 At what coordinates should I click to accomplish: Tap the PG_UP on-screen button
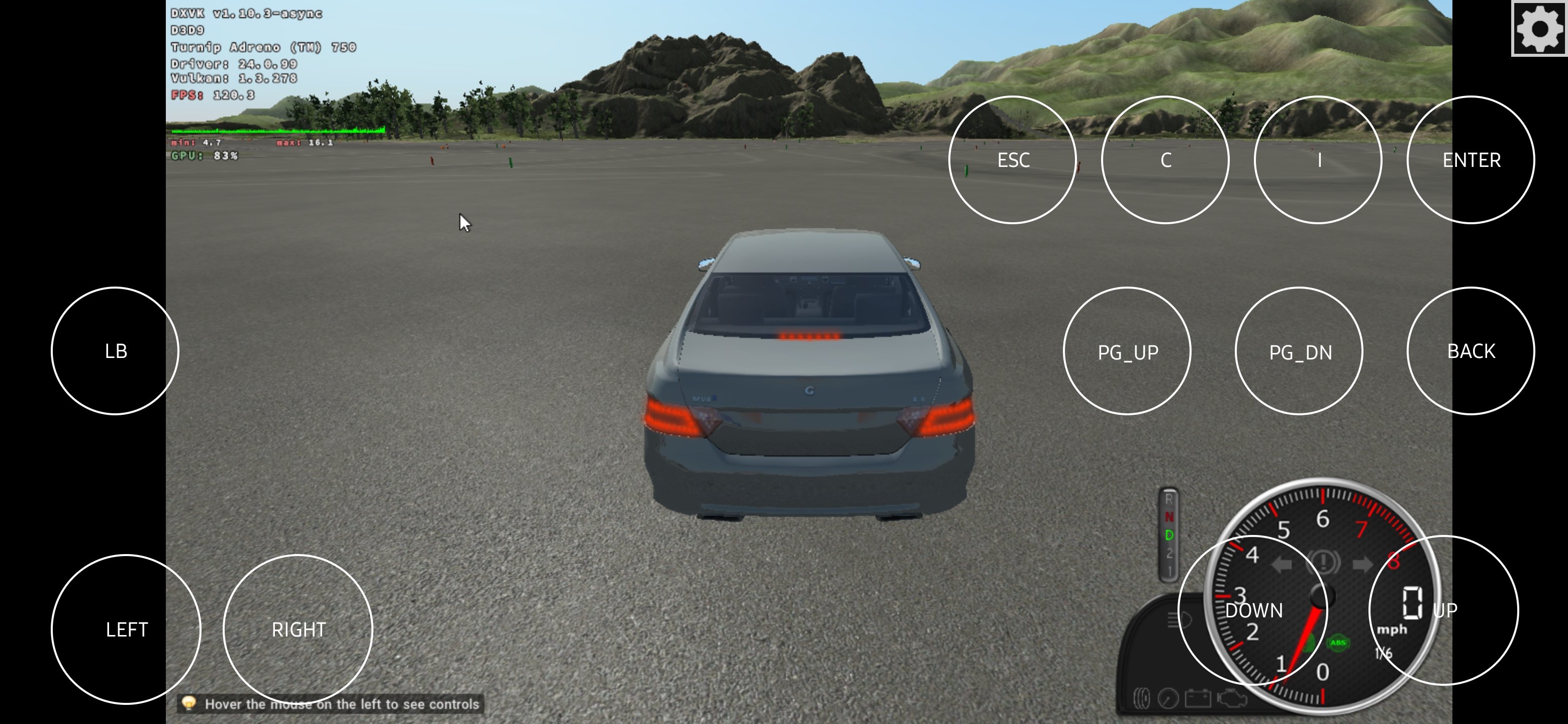point(1127,351)
